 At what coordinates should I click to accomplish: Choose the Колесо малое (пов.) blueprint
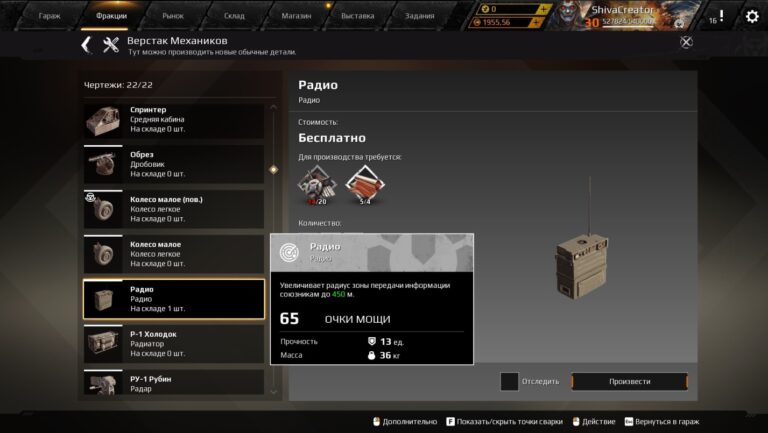173,209
